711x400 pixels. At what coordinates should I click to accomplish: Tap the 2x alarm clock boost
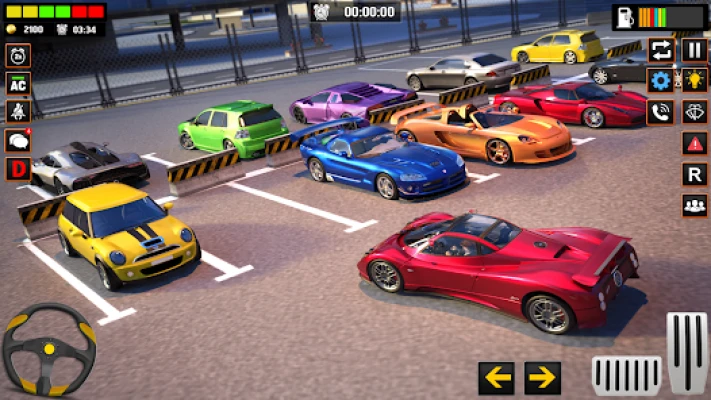17,57
